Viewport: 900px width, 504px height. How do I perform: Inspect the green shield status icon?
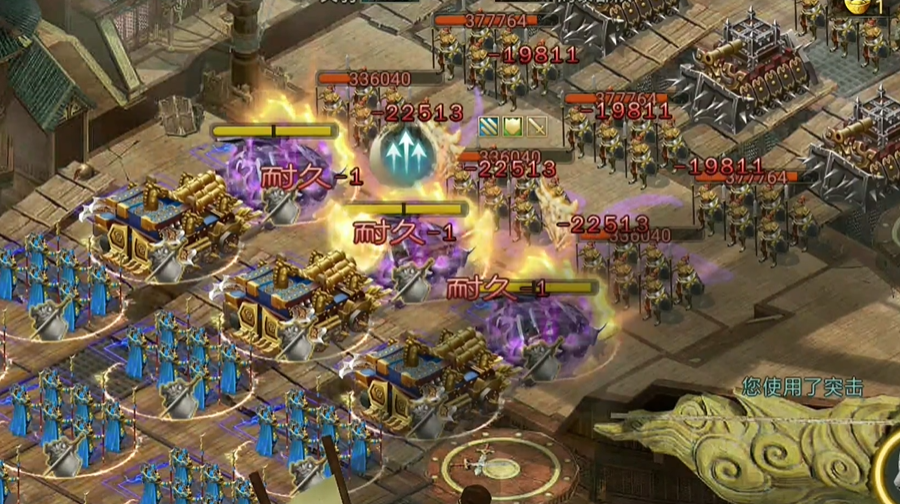point(513,126)
